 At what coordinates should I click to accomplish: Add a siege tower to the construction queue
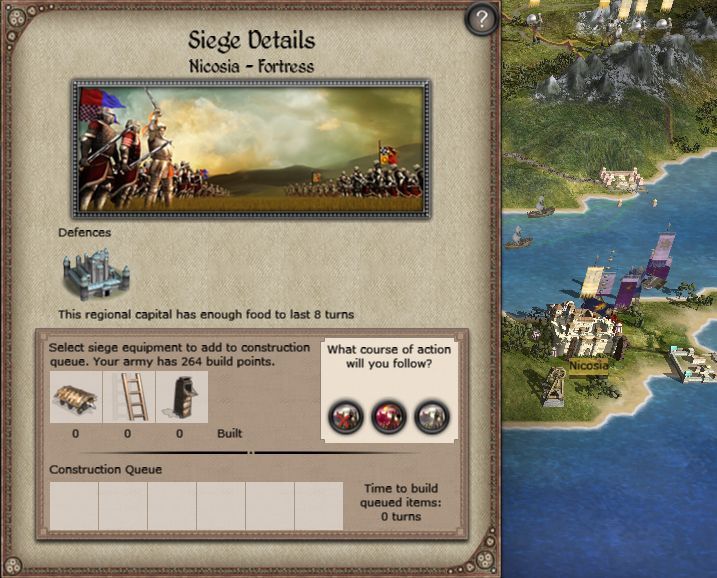pyautogui.click(x=181, y=397)
